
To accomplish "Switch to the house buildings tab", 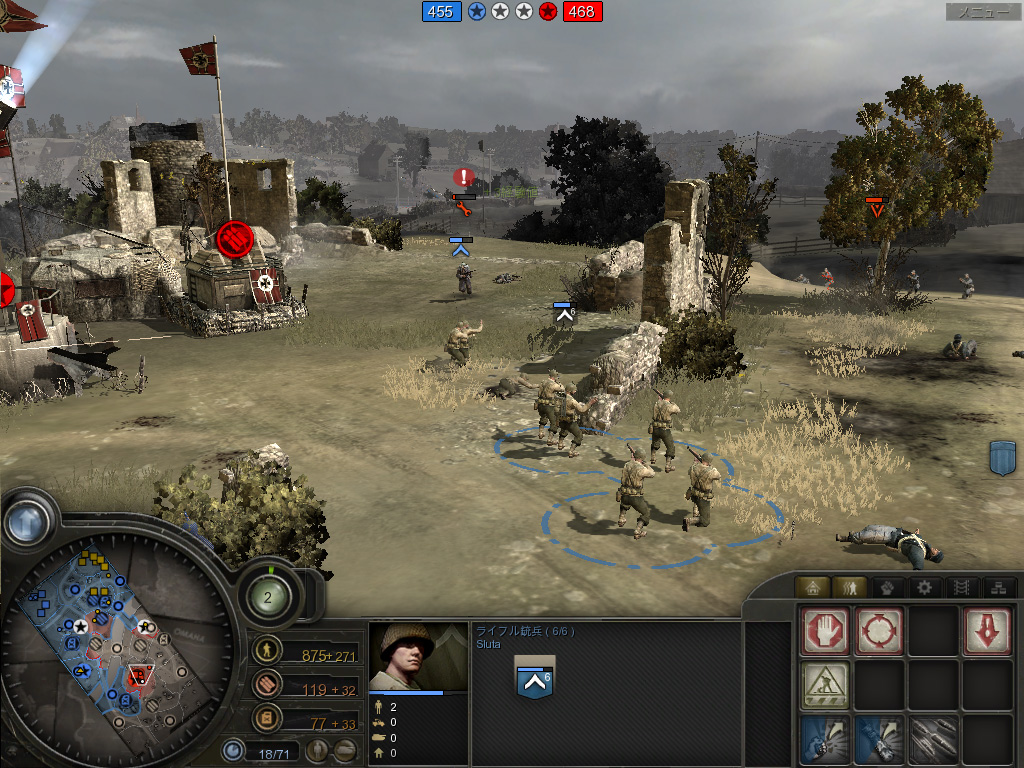I will pos(813,587).
